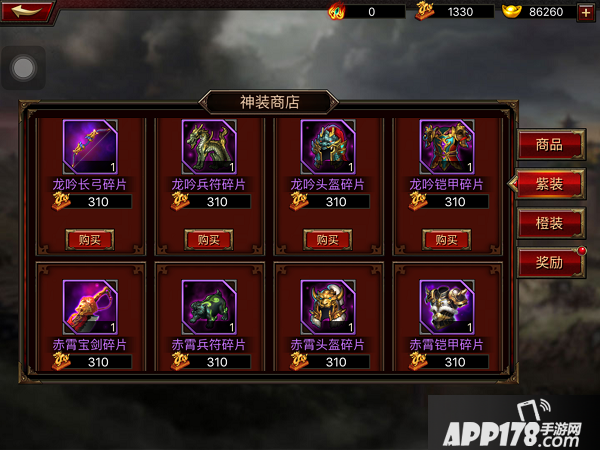
Task: Go back with the top-left arrow button
Action: click(26, 11)
